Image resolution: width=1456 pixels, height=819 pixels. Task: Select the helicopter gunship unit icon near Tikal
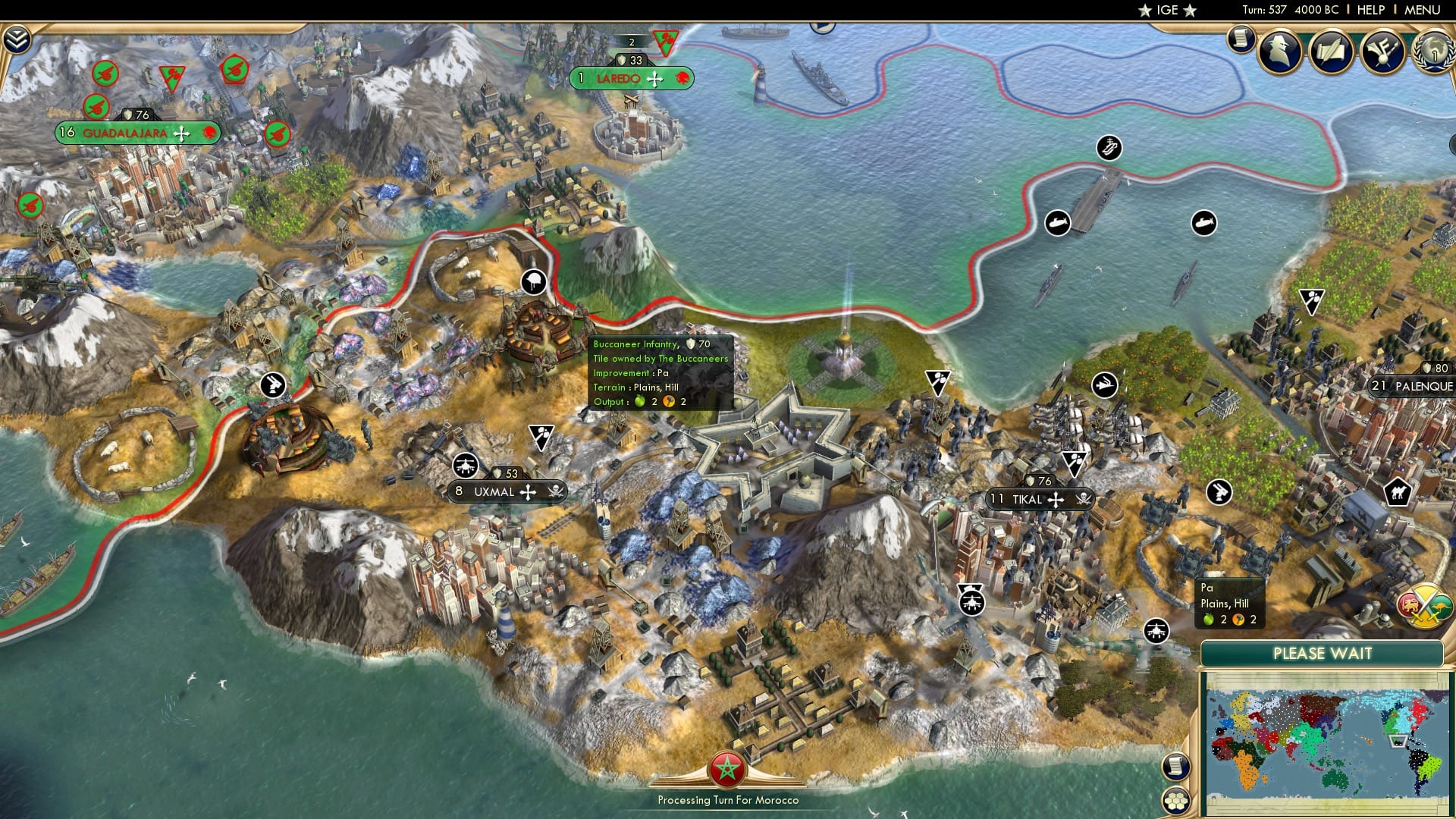tap(973, 603)
